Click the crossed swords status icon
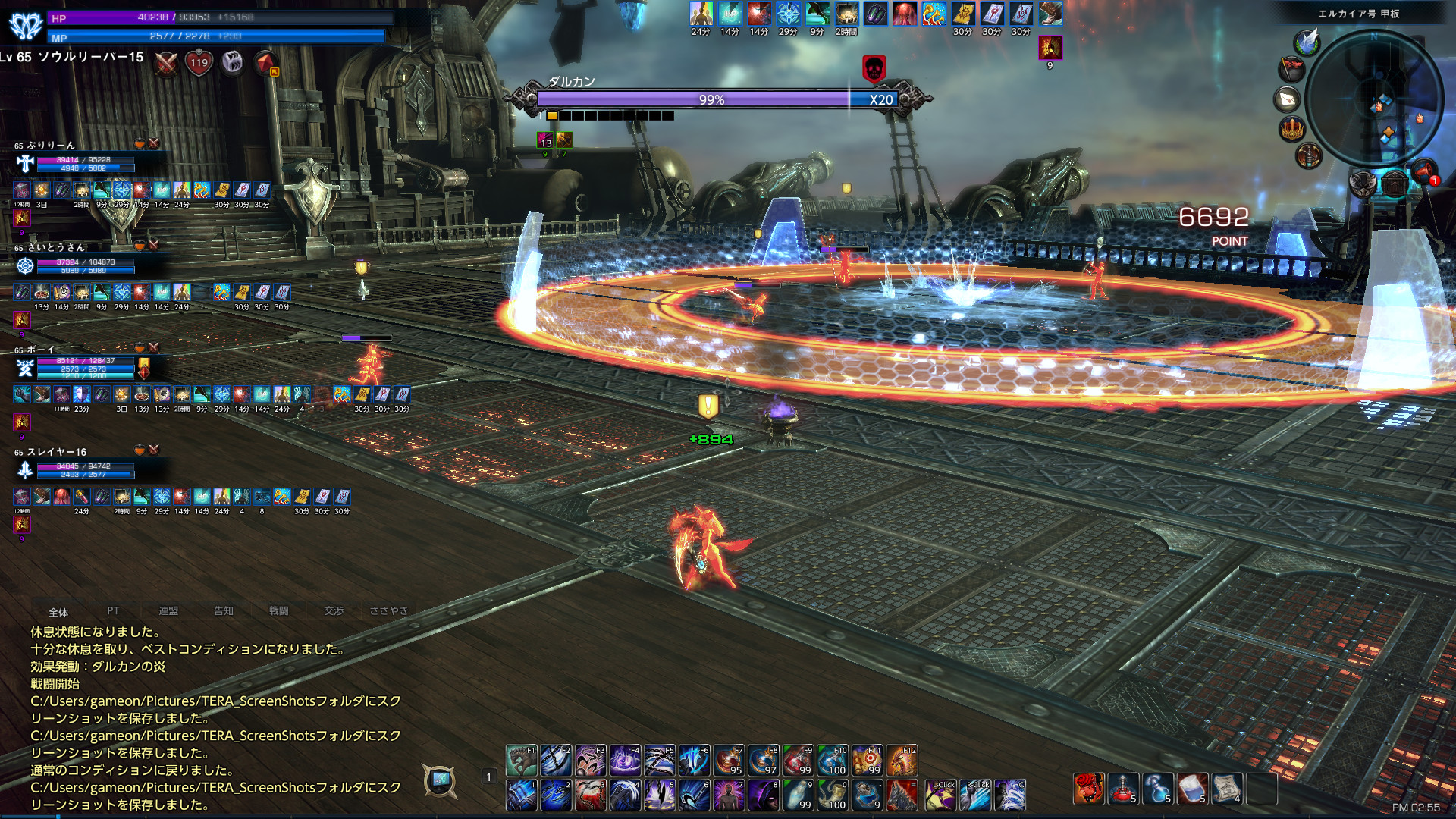Viewport: 1456px width, 819px height. 166,63
